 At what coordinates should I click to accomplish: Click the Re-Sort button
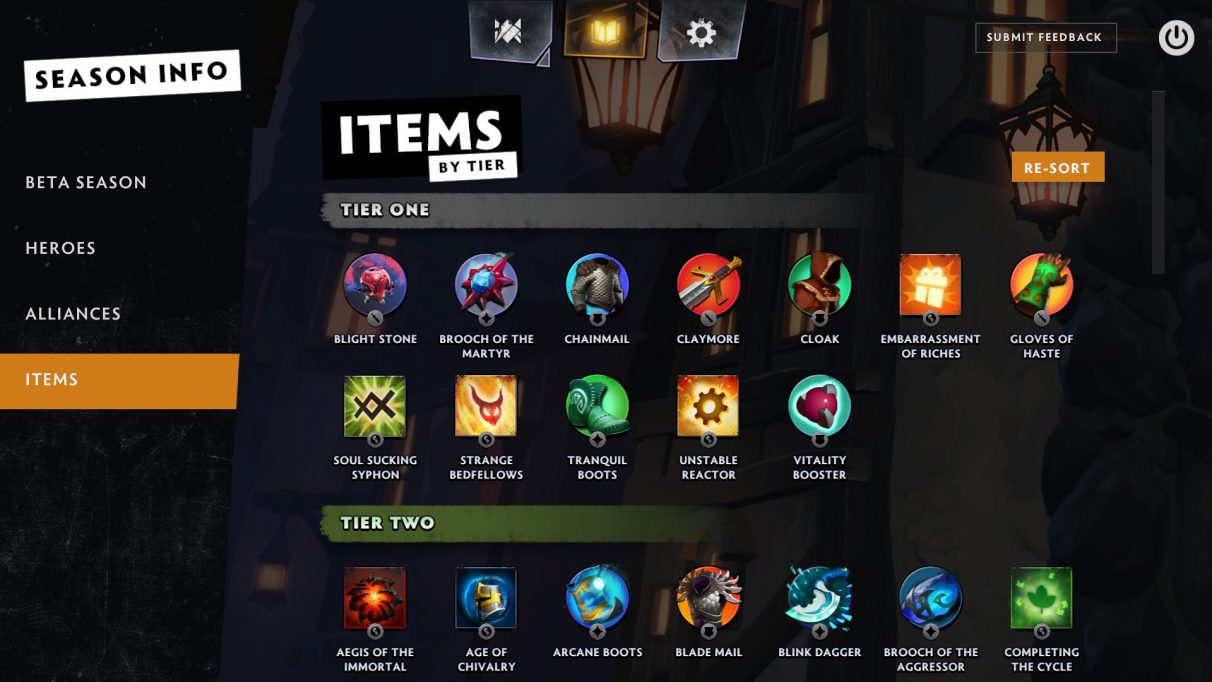coord(1057,167)
